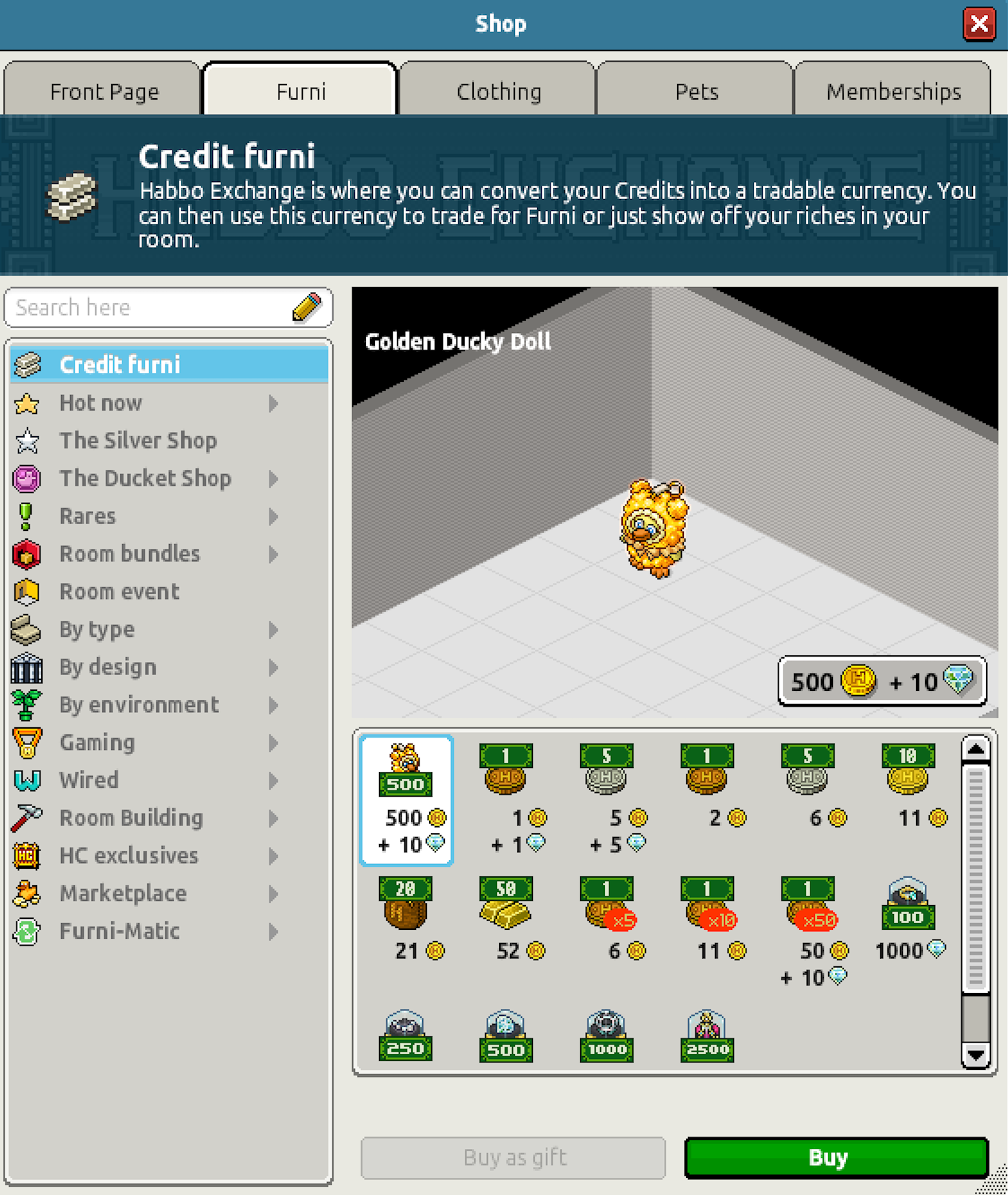Click the Room Building hammer icon

click(x=26, y=817)
